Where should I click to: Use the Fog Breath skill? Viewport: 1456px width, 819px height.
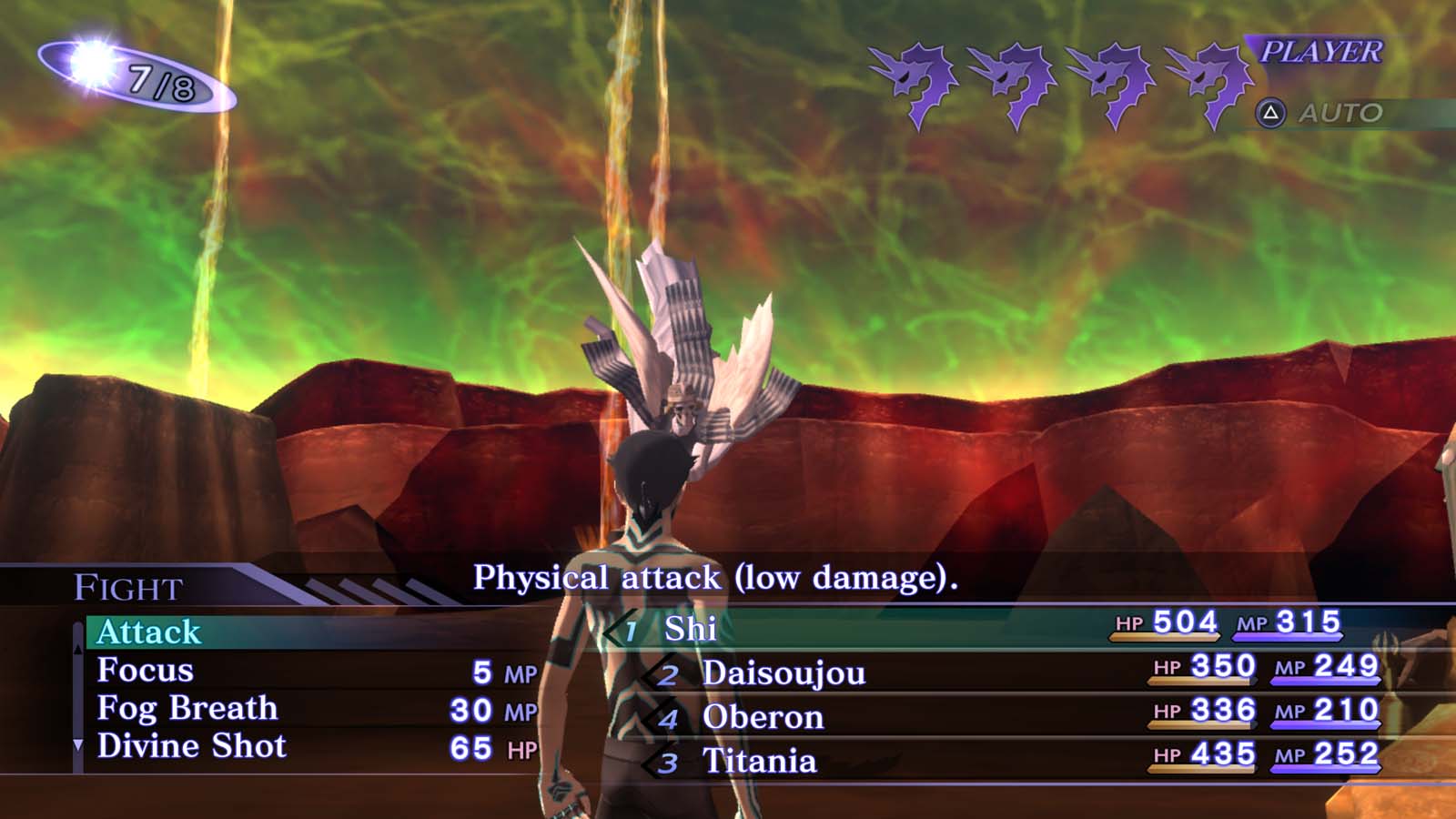tap(187, 708)
